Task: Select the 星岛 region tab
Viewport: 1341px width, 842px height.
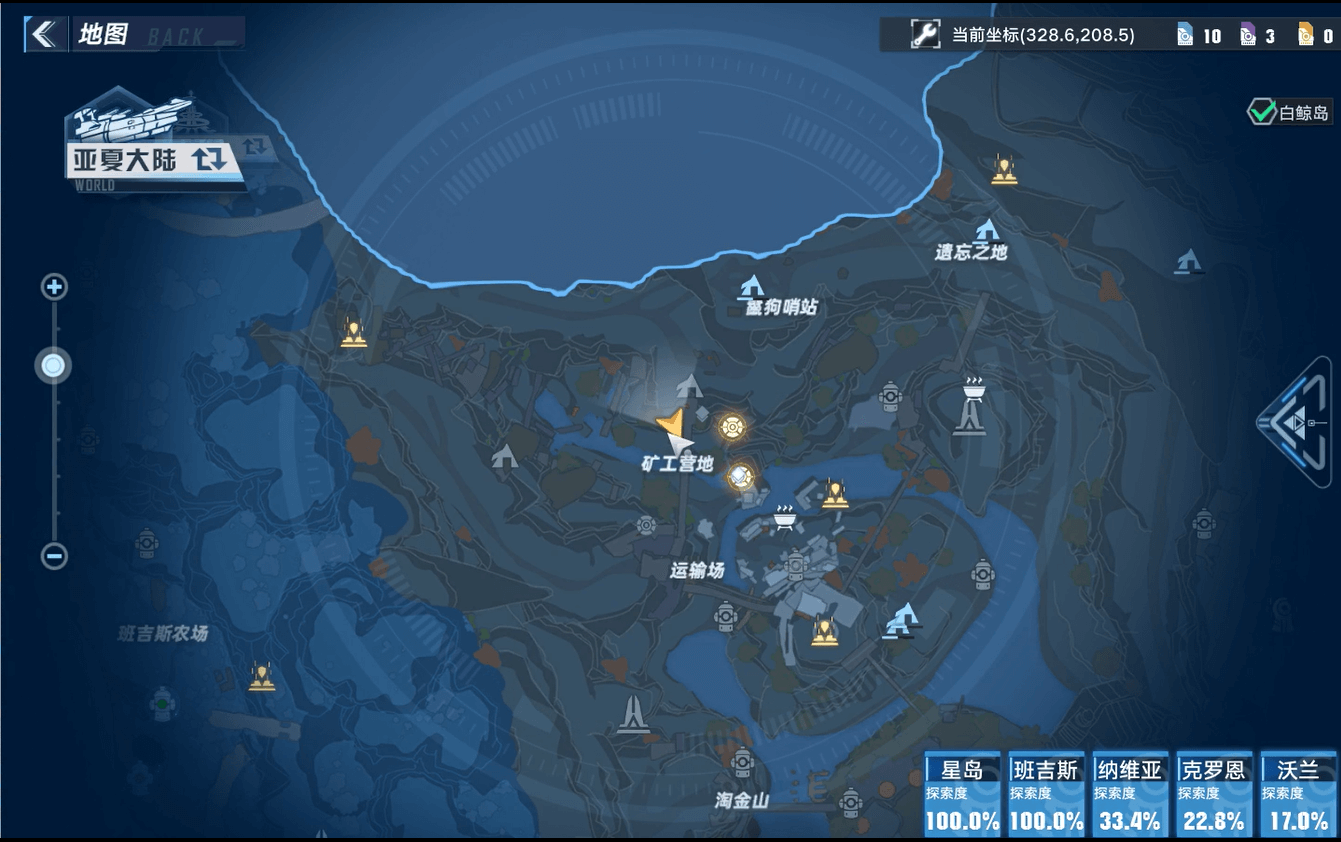Action: point(962,795)
